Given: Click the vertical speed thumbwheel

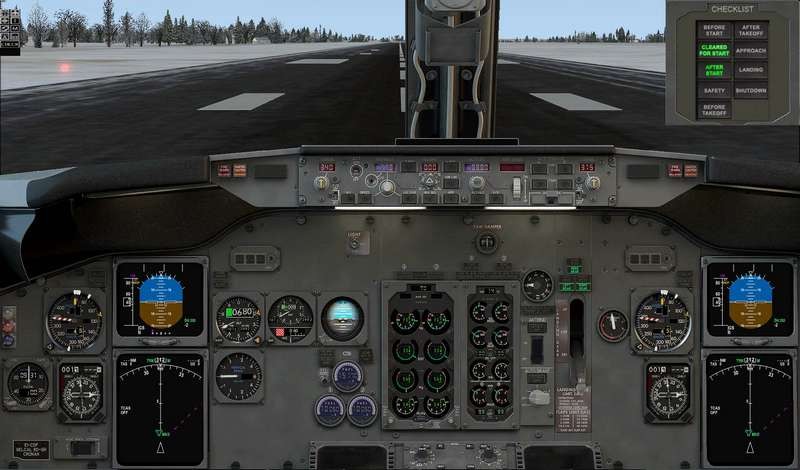Looking at the screenshot, I should coord(517,186).
